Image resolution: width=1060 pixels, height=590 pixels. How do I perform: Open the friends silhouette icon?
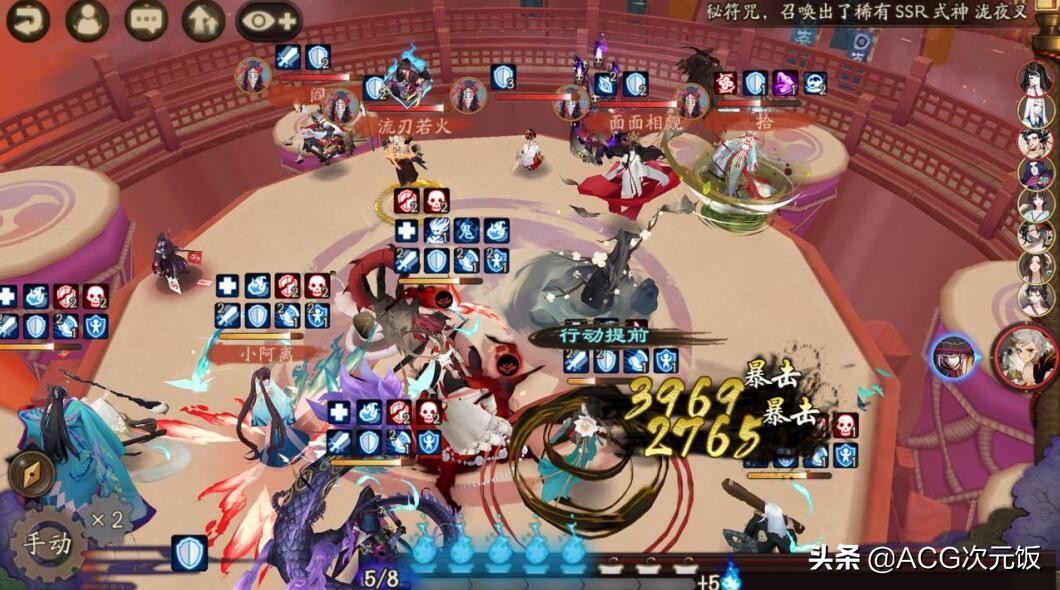click(x=87, y=19)
